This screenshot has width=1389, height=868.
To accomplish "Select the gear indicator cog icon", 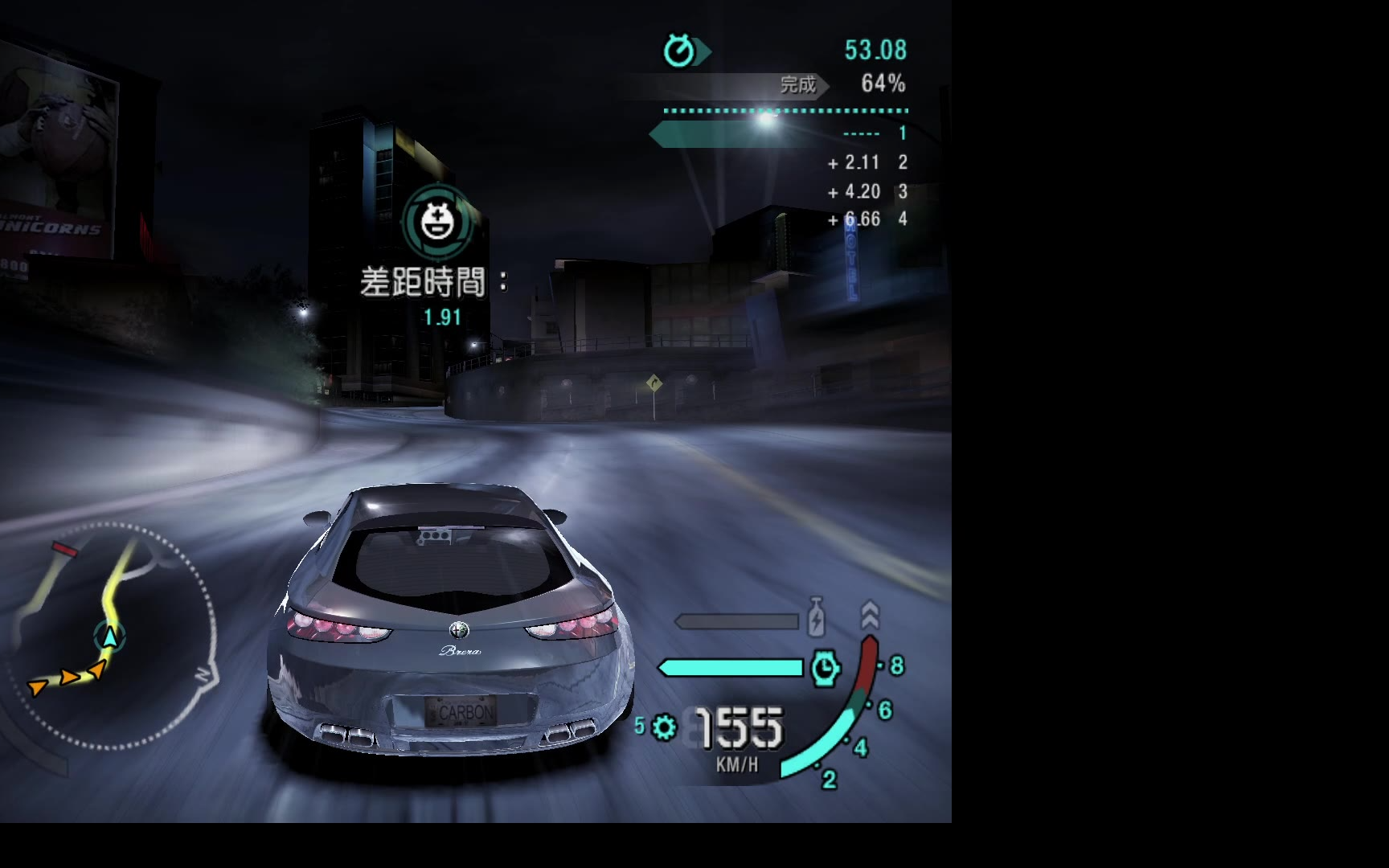I will [665, 727].
